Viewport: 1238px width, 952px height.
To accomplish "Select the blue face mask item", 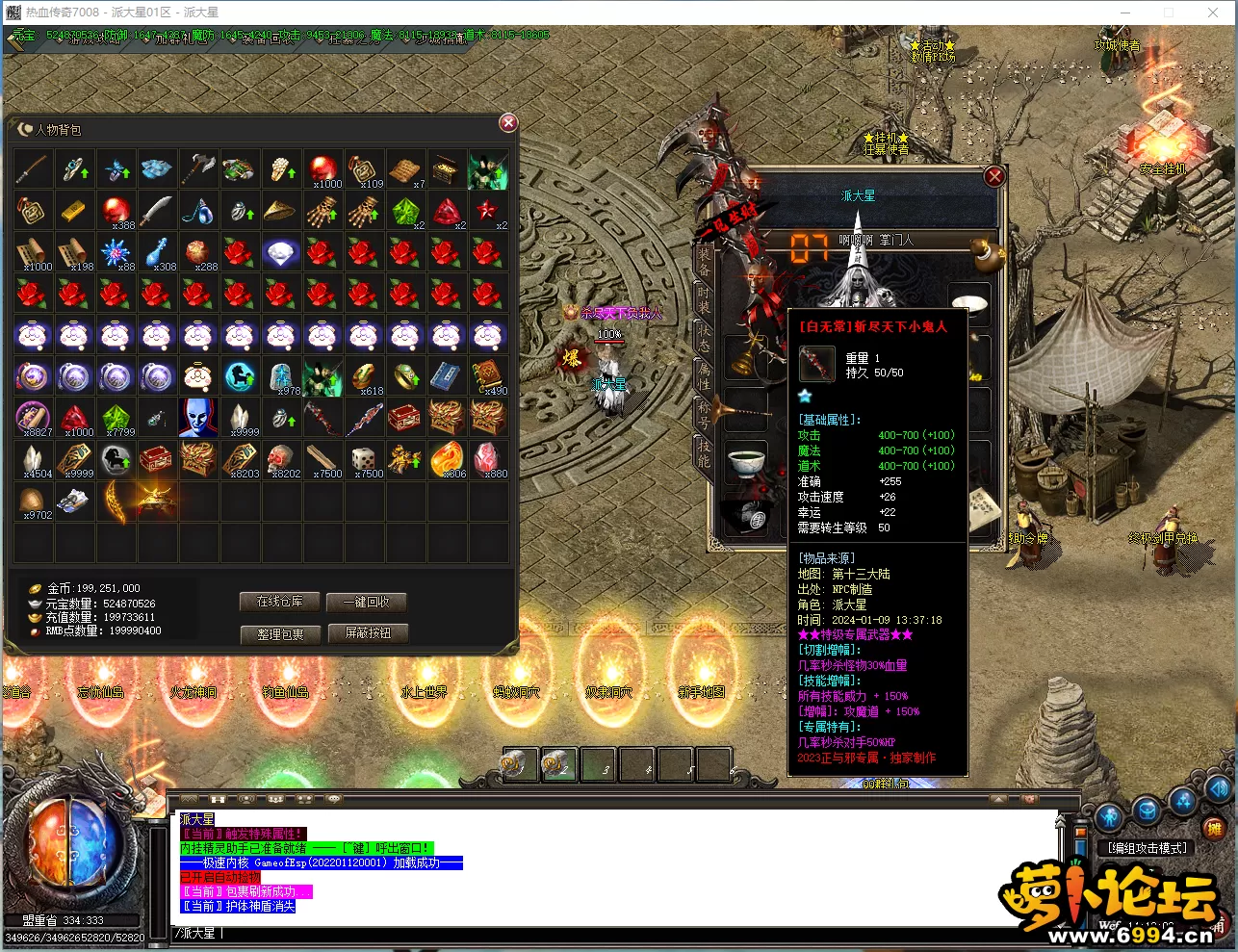I will tap(197, 417).
